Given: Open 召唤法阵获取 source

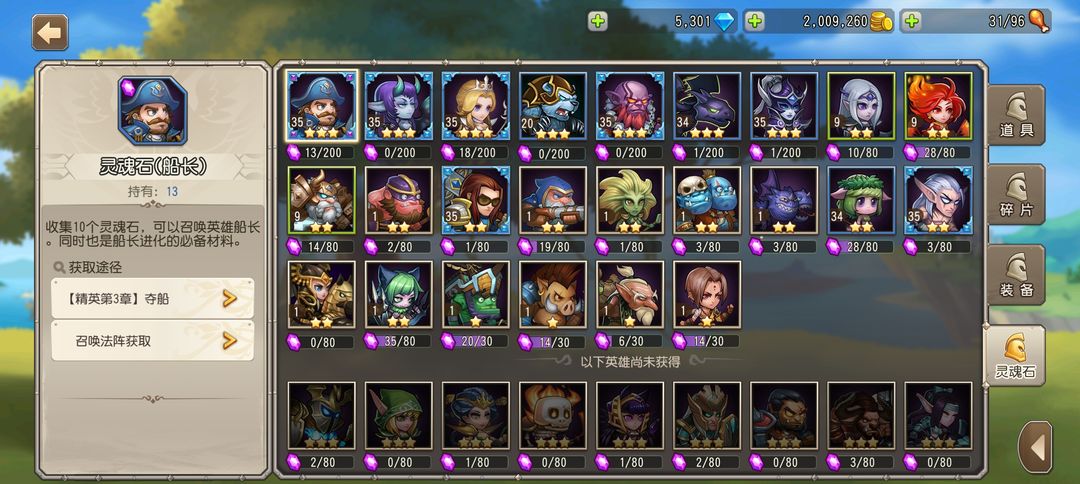Looking at the screenshot, I should pyautogui.click(x=152, y=341).
